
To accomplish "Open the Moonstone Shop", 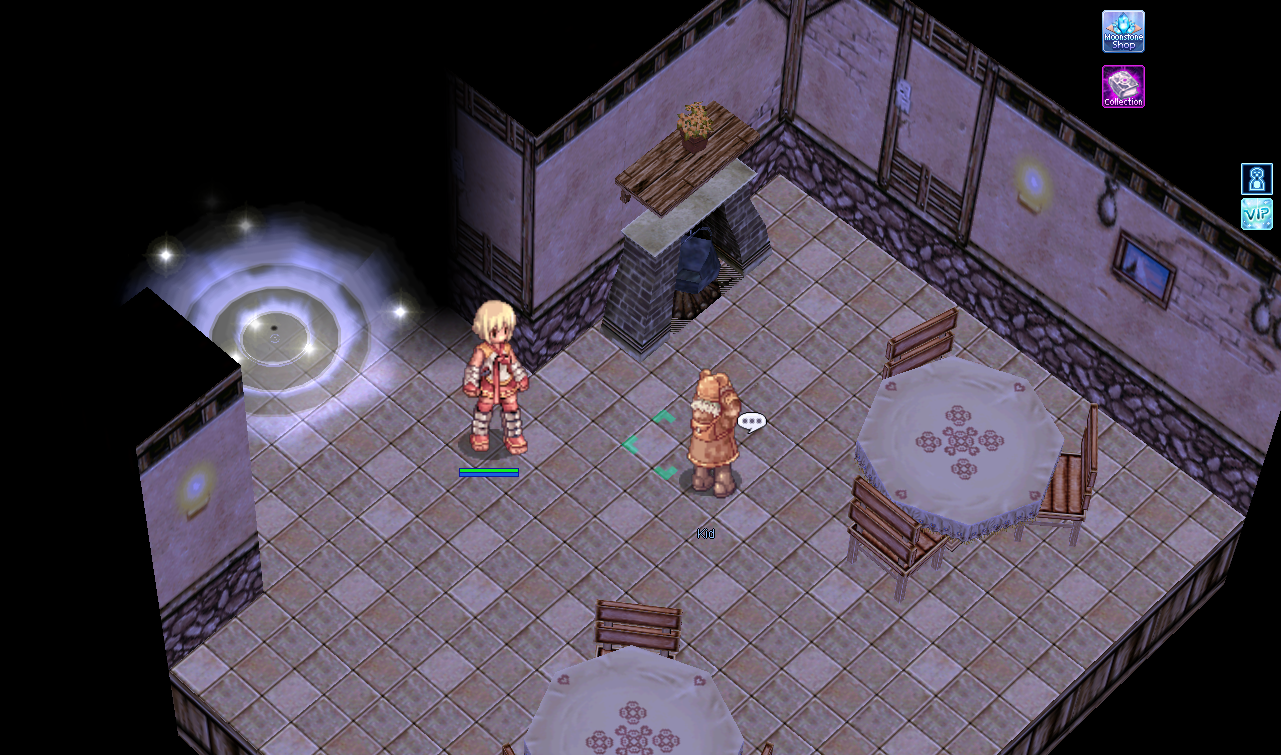I will click(1123, 31).
